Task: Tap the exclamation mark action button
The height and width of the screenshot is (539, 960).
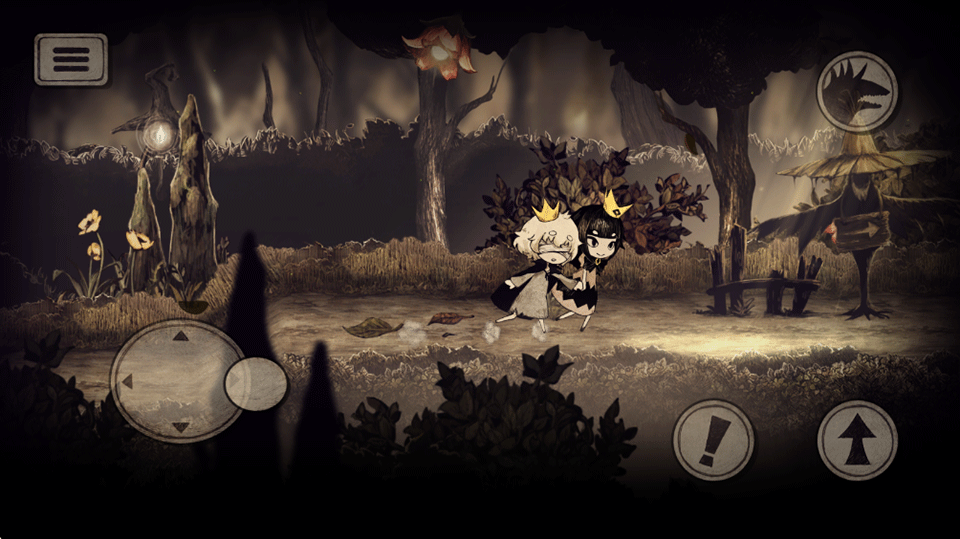Action: [x=713, y=440]
